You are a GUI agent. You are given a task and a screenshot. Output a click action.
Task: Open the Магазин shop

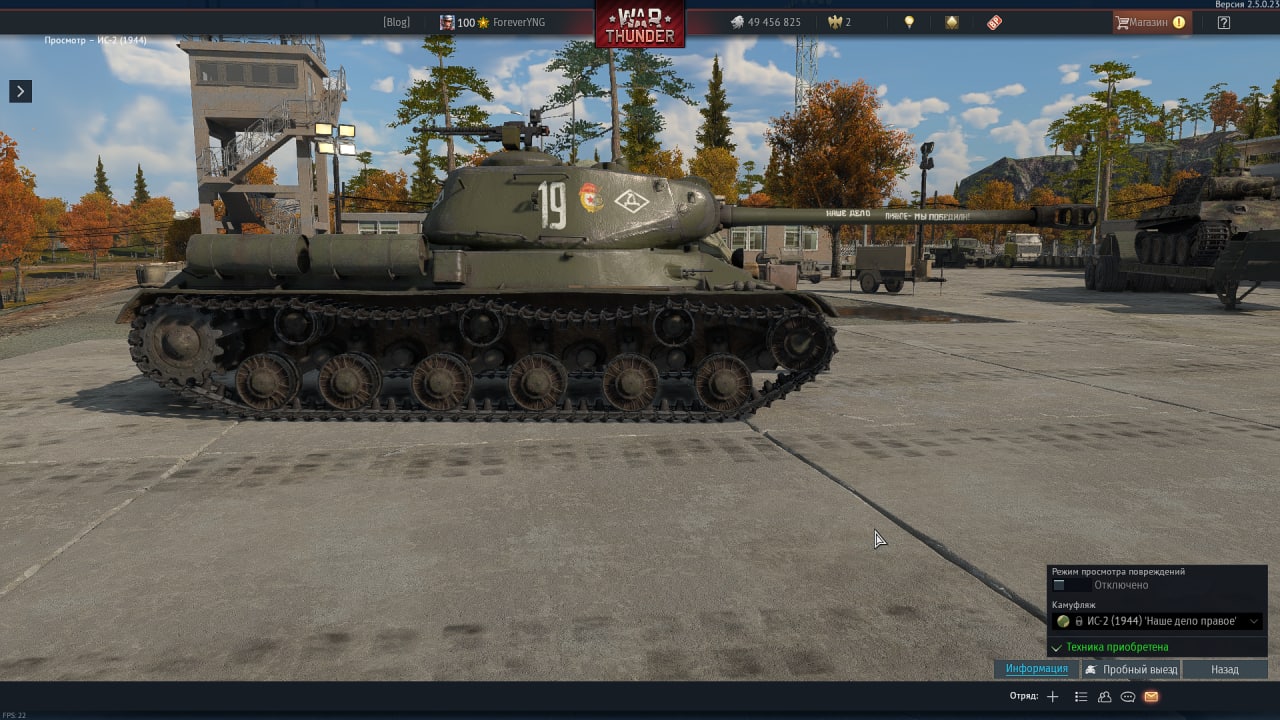[x=1151, y=22]
